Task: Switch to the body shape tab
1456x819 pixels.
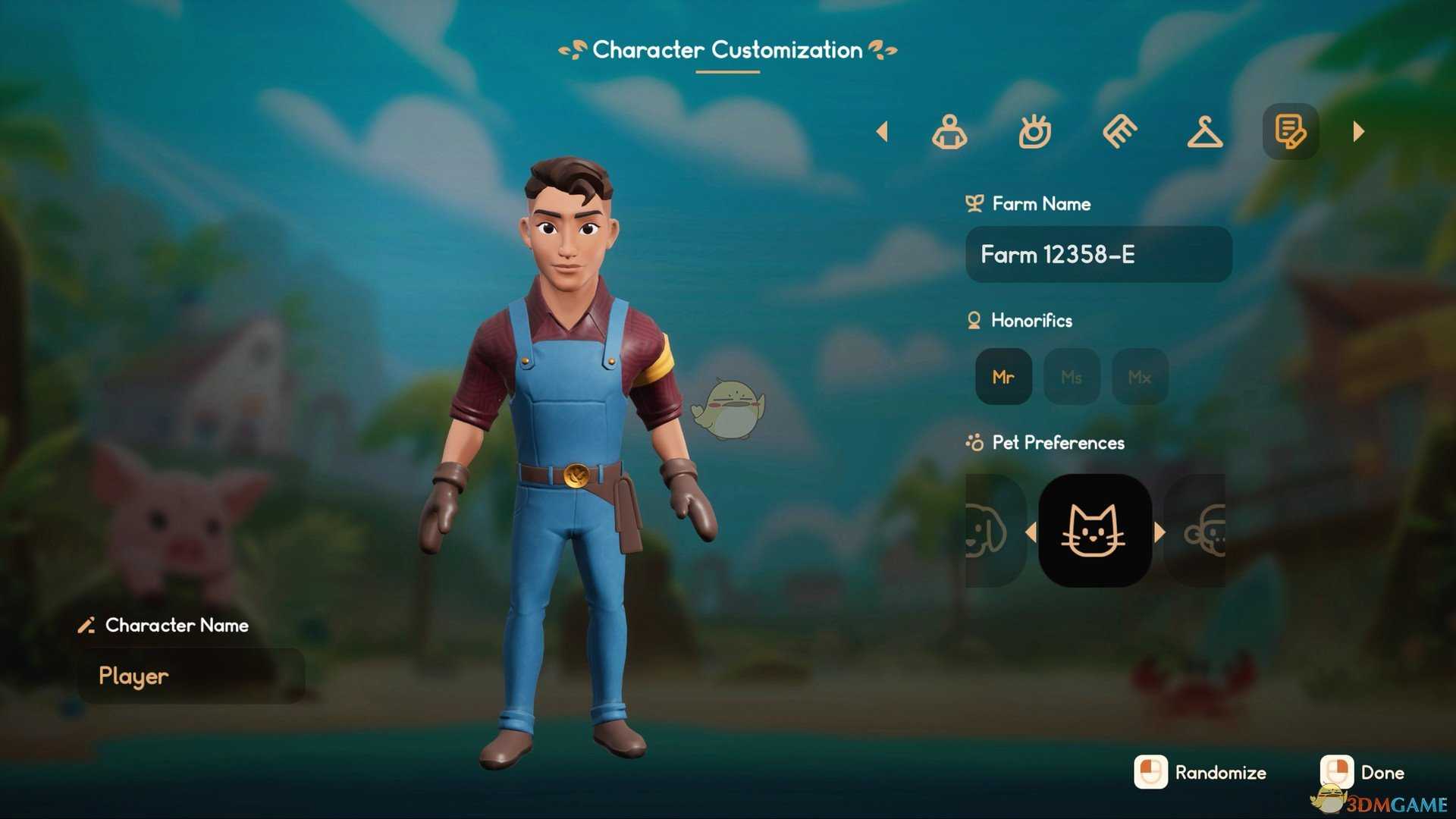Action: [x=949, y=132]
